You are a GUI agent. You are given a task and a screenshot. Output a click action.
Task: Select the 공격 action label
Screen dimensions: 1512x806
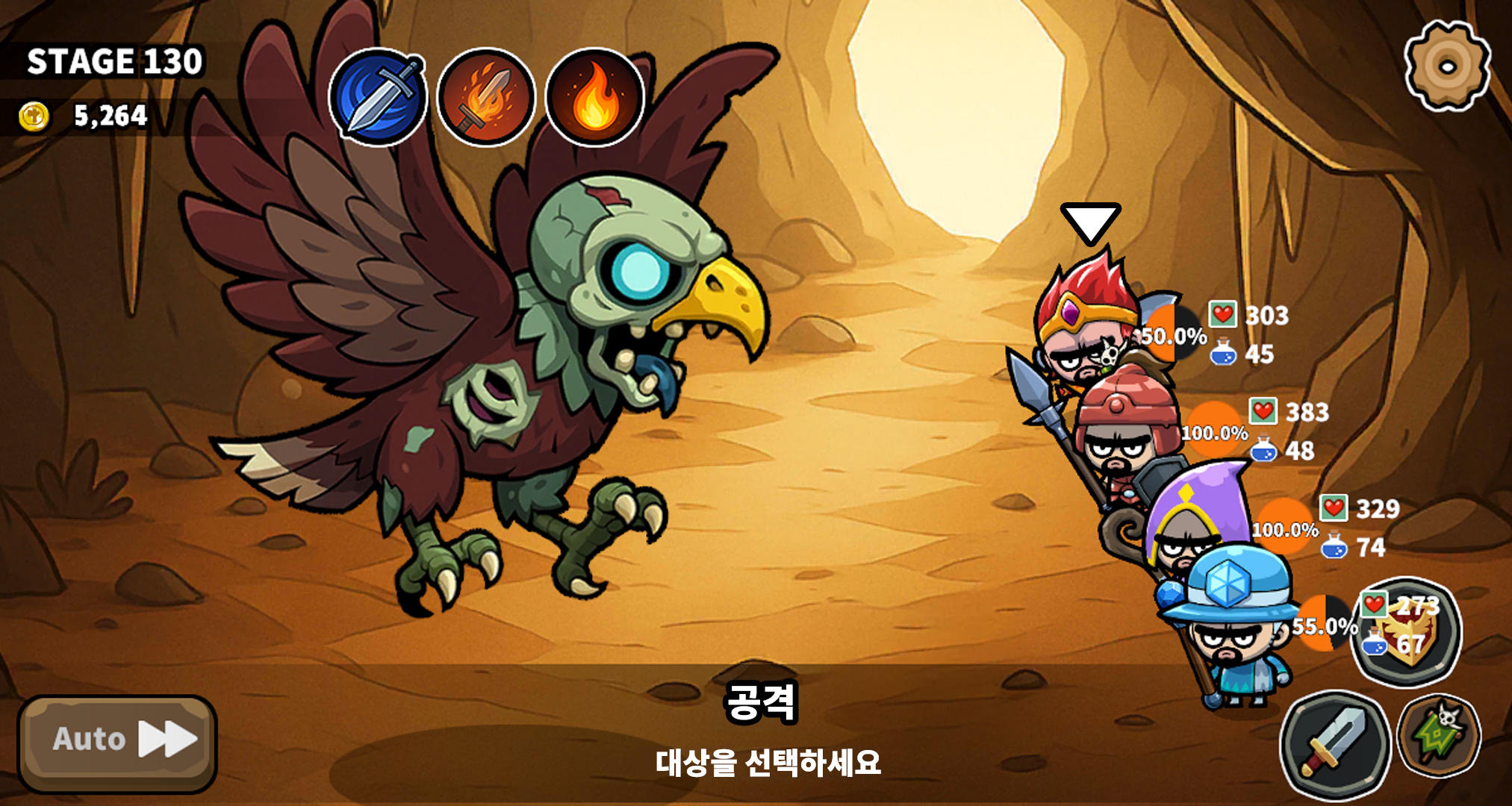[763, 702]
